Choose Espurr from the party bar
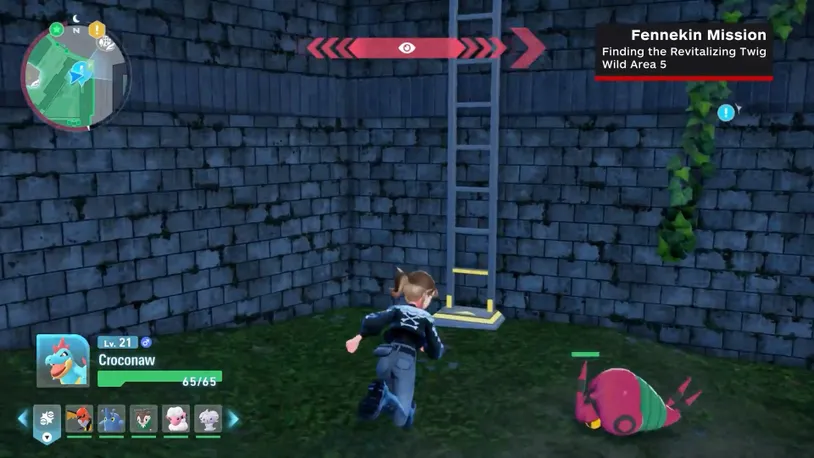The width and height of the screenshot is (814, 458). (x=208, y=419)
